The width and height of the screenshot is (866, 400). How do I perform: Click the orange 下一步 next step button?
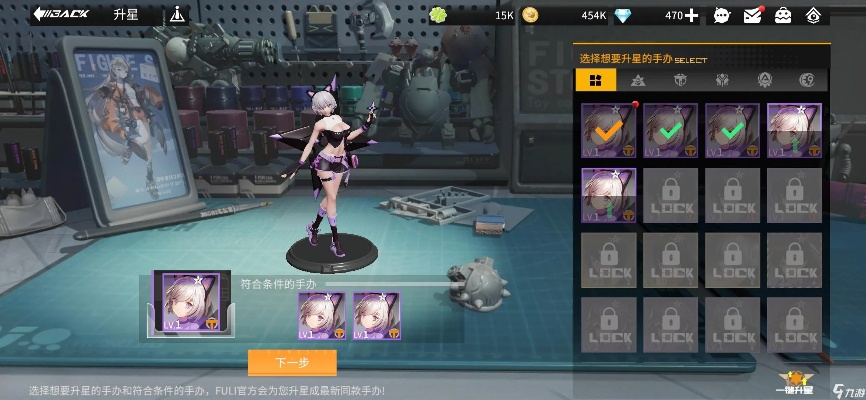tap(292, 362)
